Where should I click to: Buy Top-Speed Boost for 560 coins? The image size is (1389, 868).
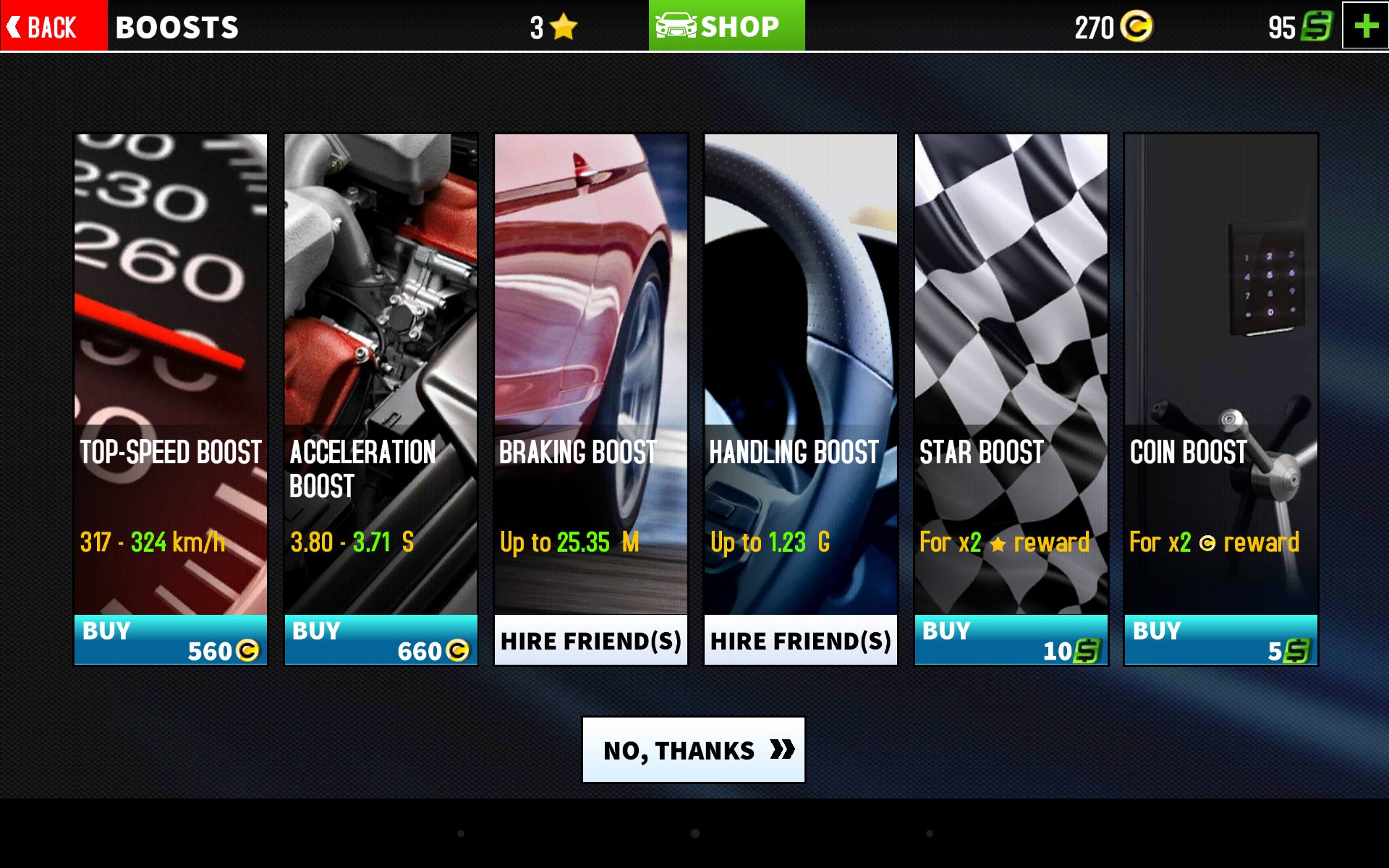coord(171,640)
